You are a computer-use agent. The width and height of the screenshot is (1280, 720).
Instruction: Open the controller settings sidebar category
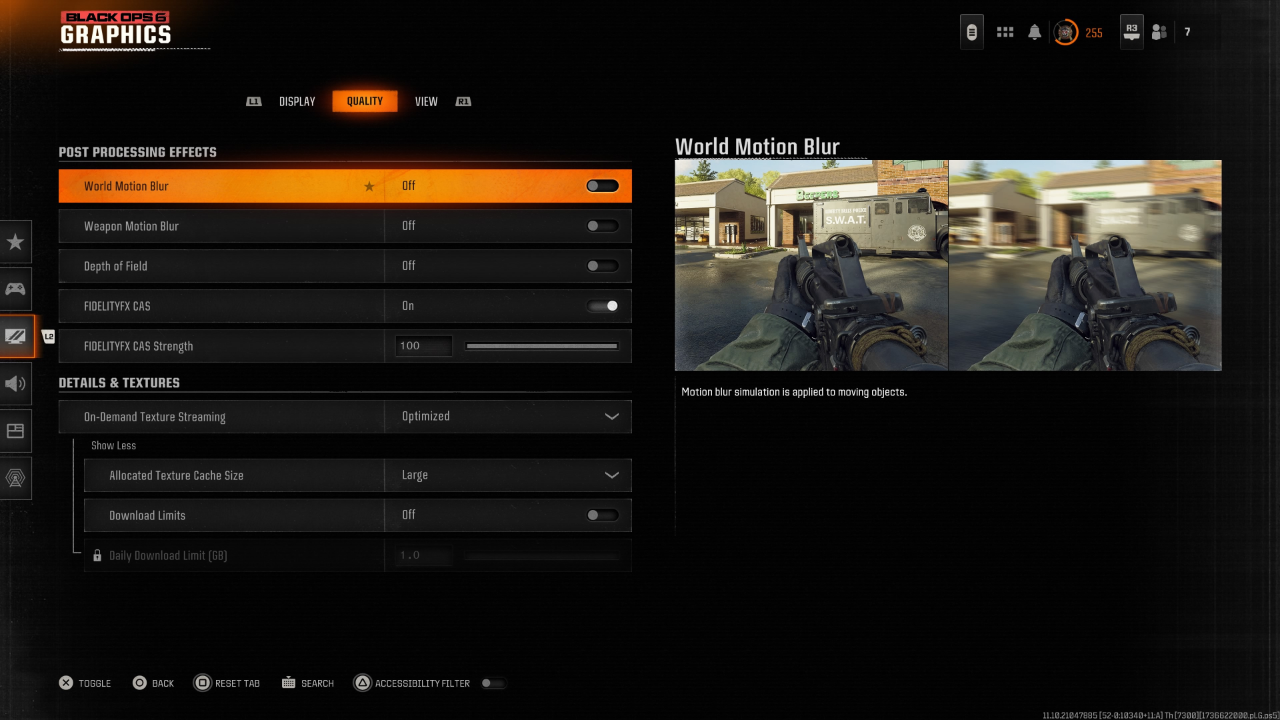click(15, 289)
